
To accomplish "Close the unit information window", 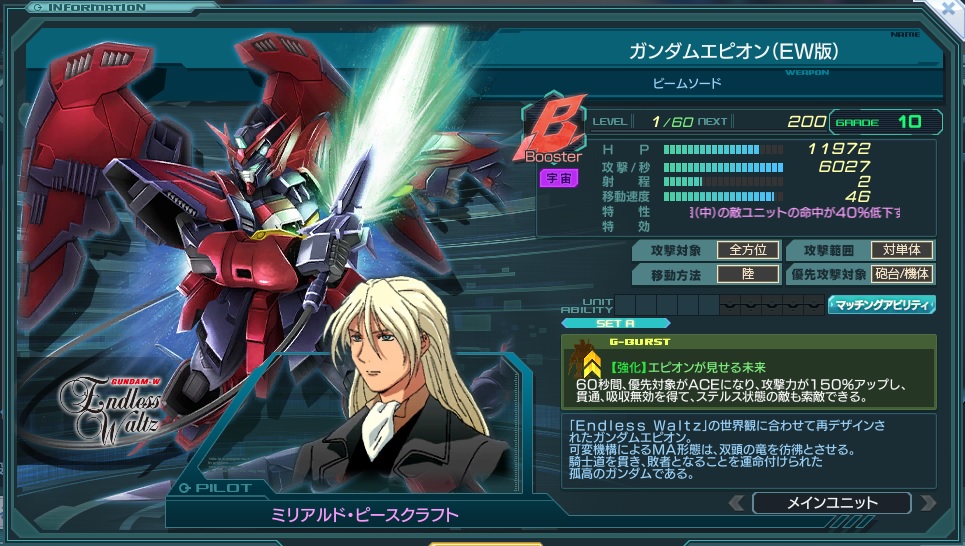I will pos(950,8).
